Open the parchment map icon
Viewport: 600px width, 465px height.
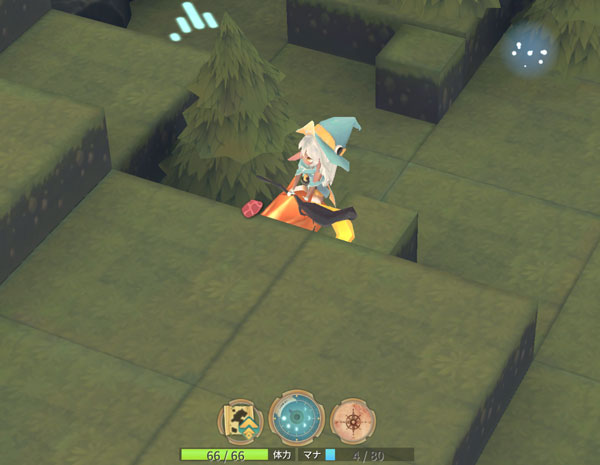(240, 421)
